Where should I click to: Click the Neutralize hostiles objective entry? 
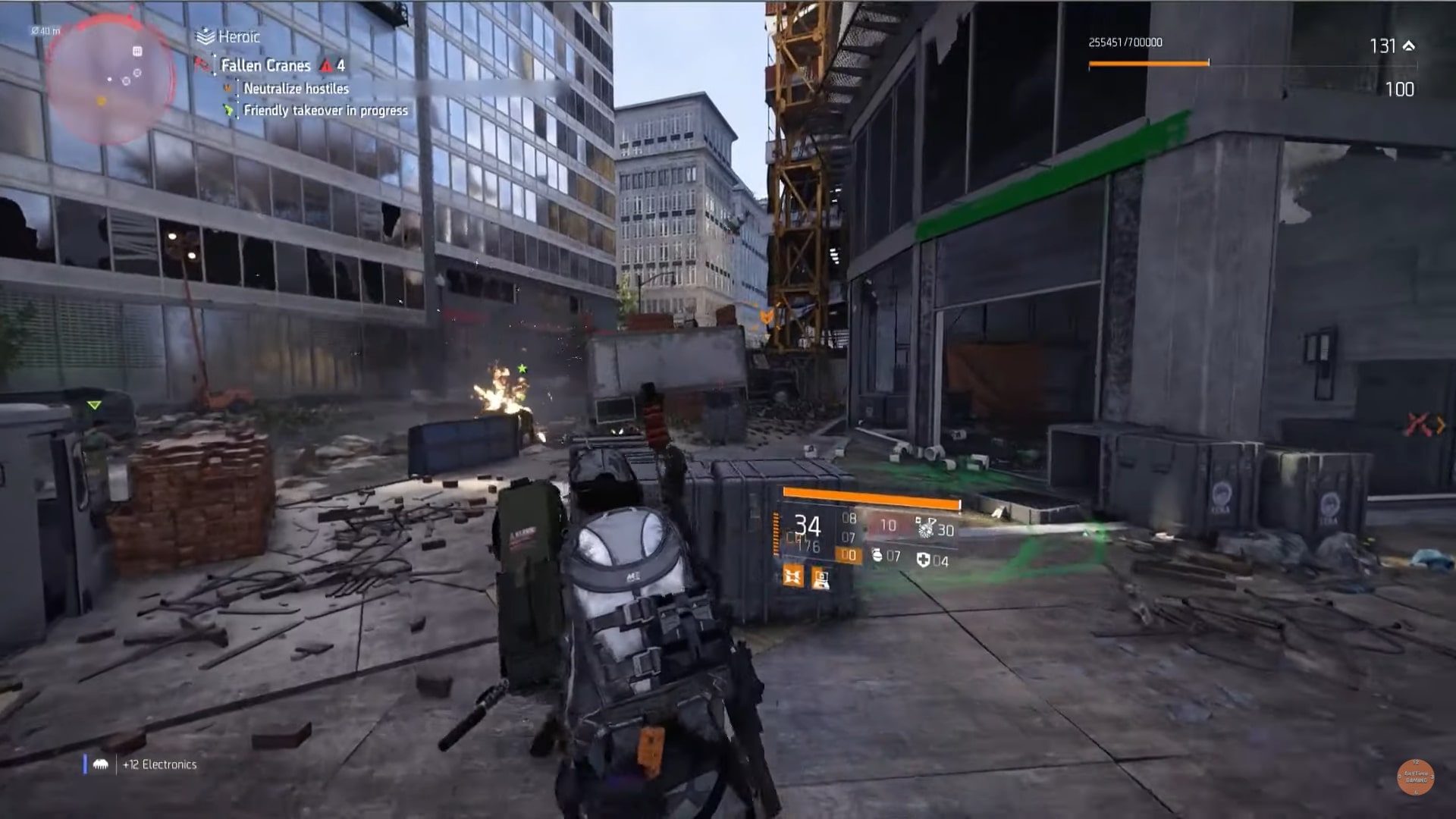(296, 89)
